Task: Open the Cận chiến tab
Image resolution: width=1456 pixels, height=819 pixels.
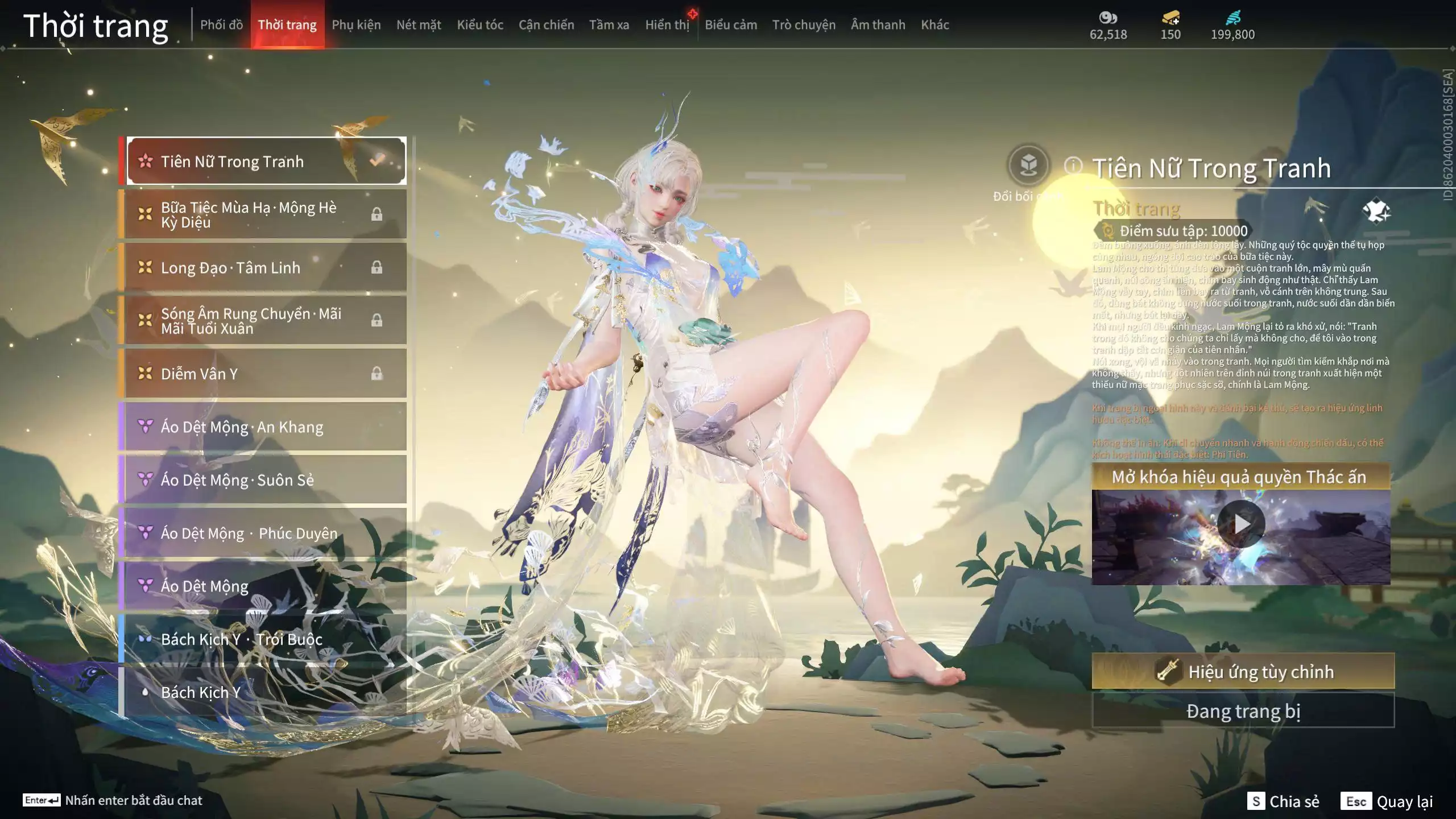Action: (x=546, y=24)
